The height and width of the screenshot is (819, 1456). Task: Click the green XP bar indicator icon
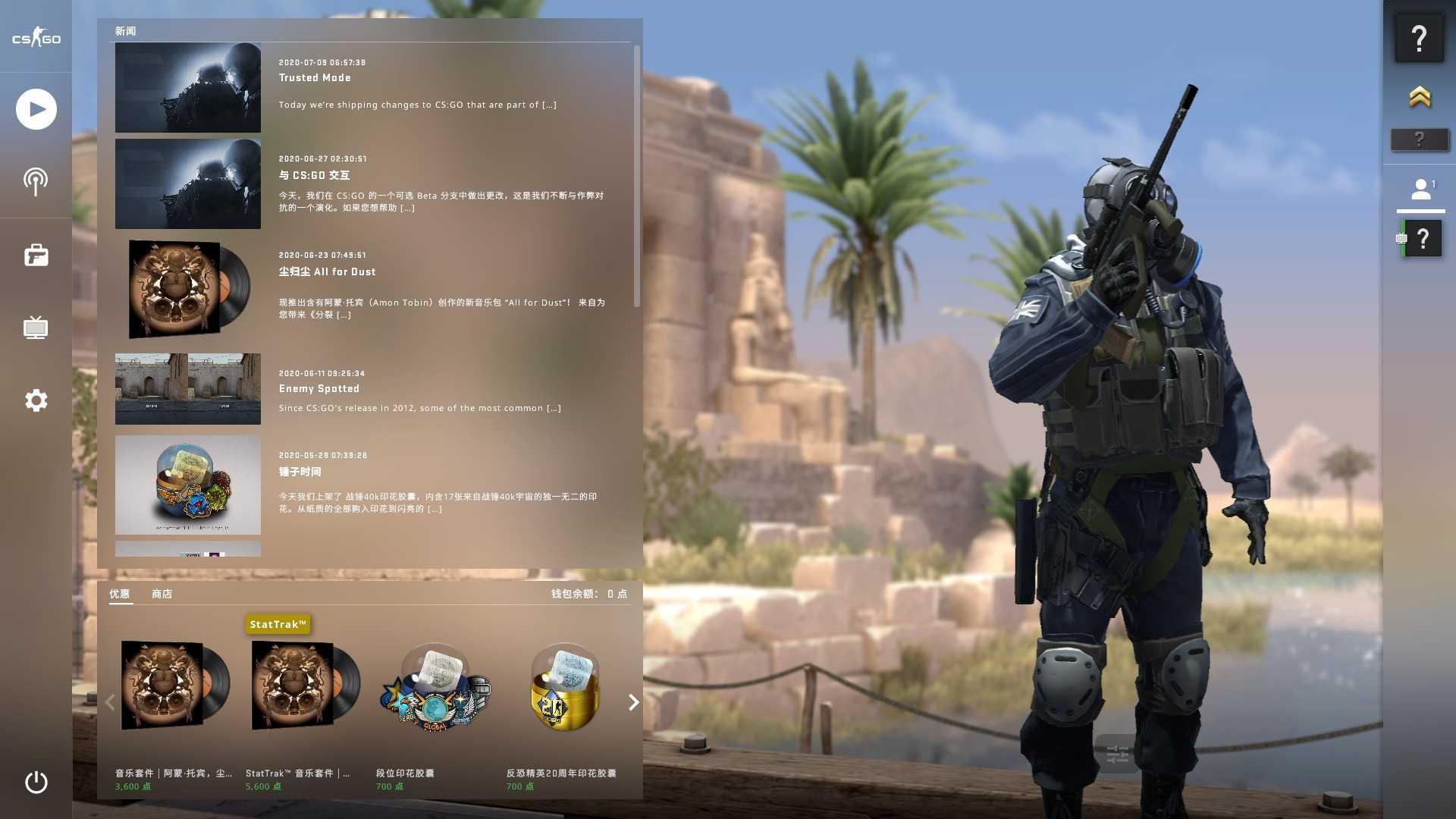point(1401,237)
